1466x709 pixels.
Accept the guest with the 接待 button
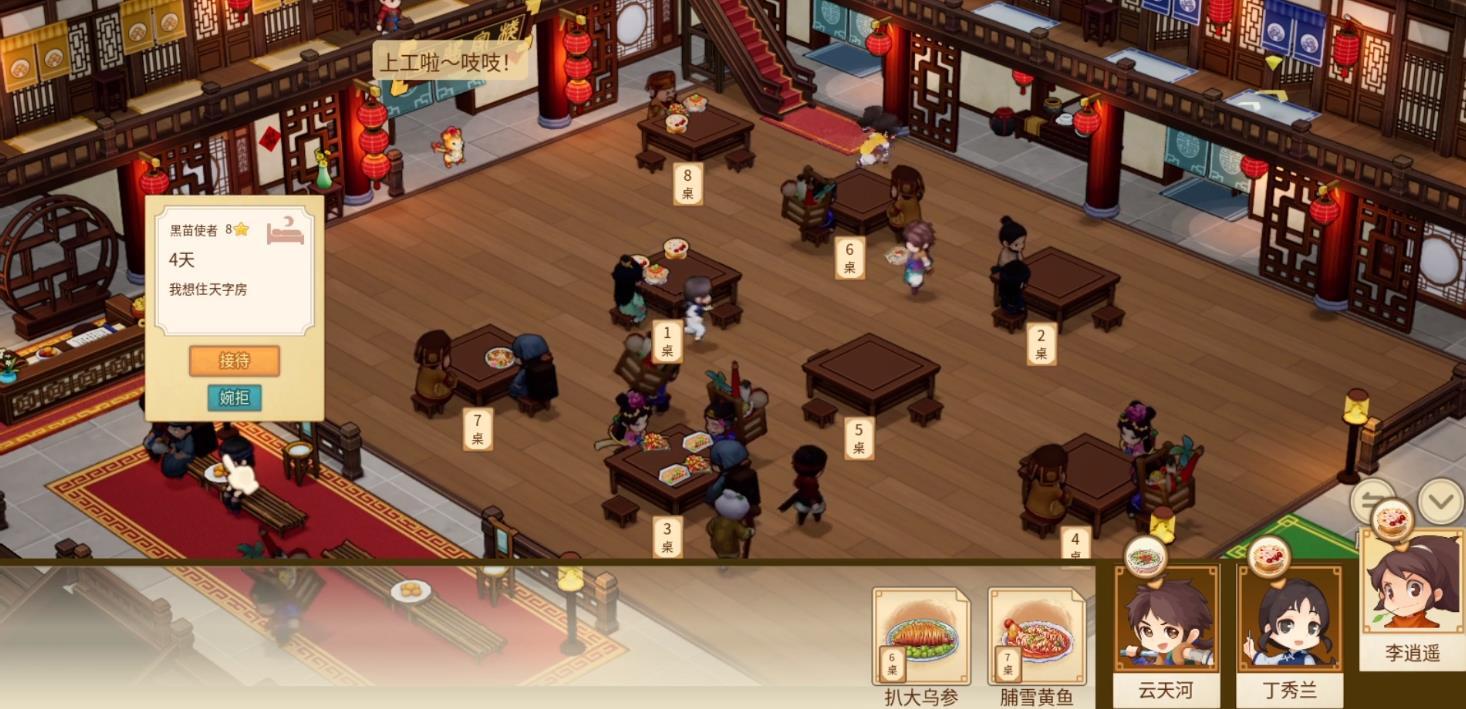(x=234, y=360)
